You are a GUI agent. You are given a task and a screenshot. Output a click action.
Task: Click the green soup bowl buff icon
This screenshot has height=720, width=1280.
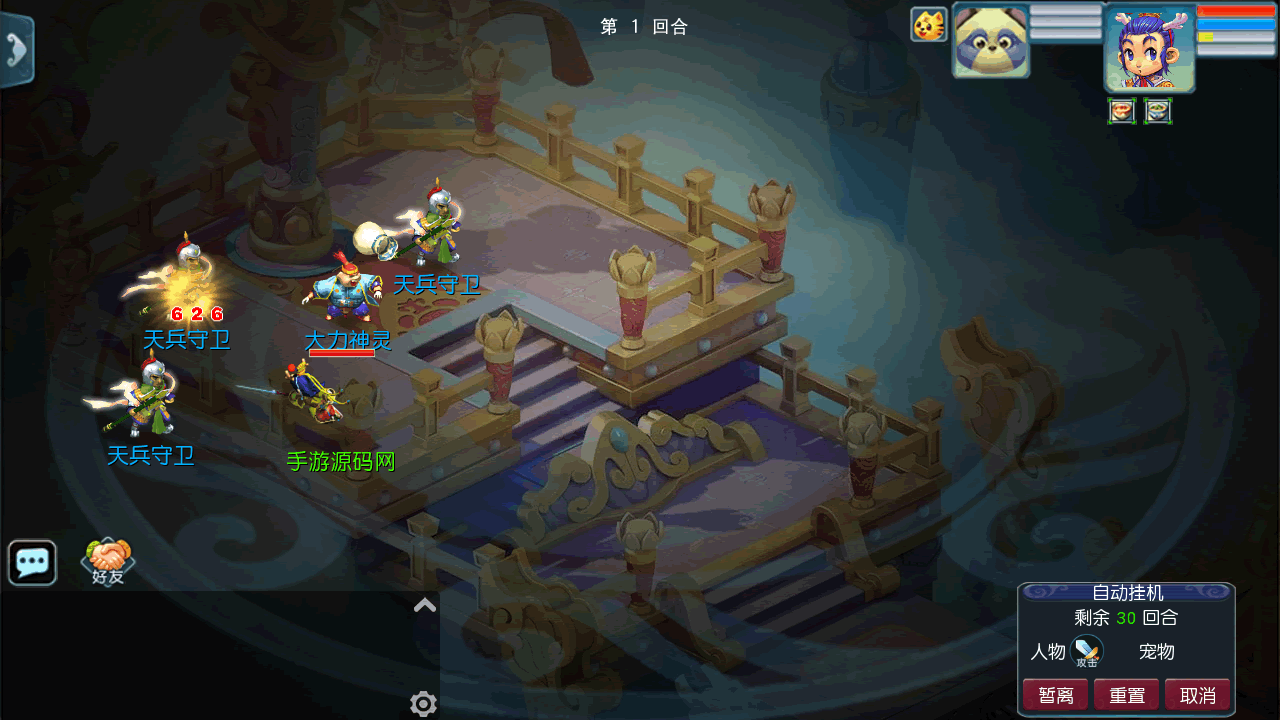(1158, 111)
